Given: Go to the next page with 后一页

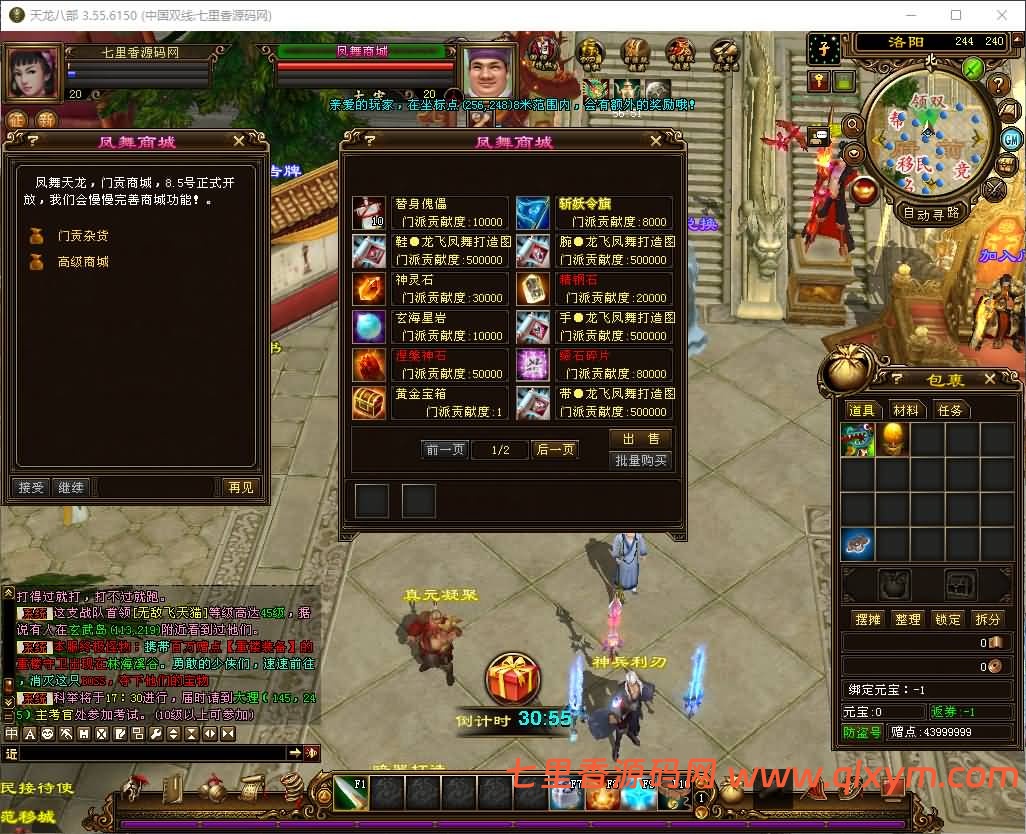Looking at the screenshot, I should [x=555, y=450].
